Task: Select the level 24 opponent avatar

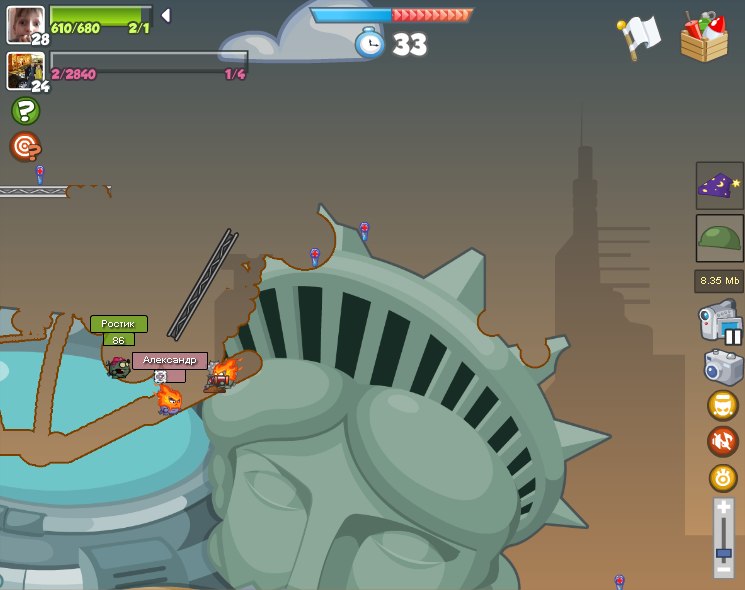Action: (x=24, y=70)
